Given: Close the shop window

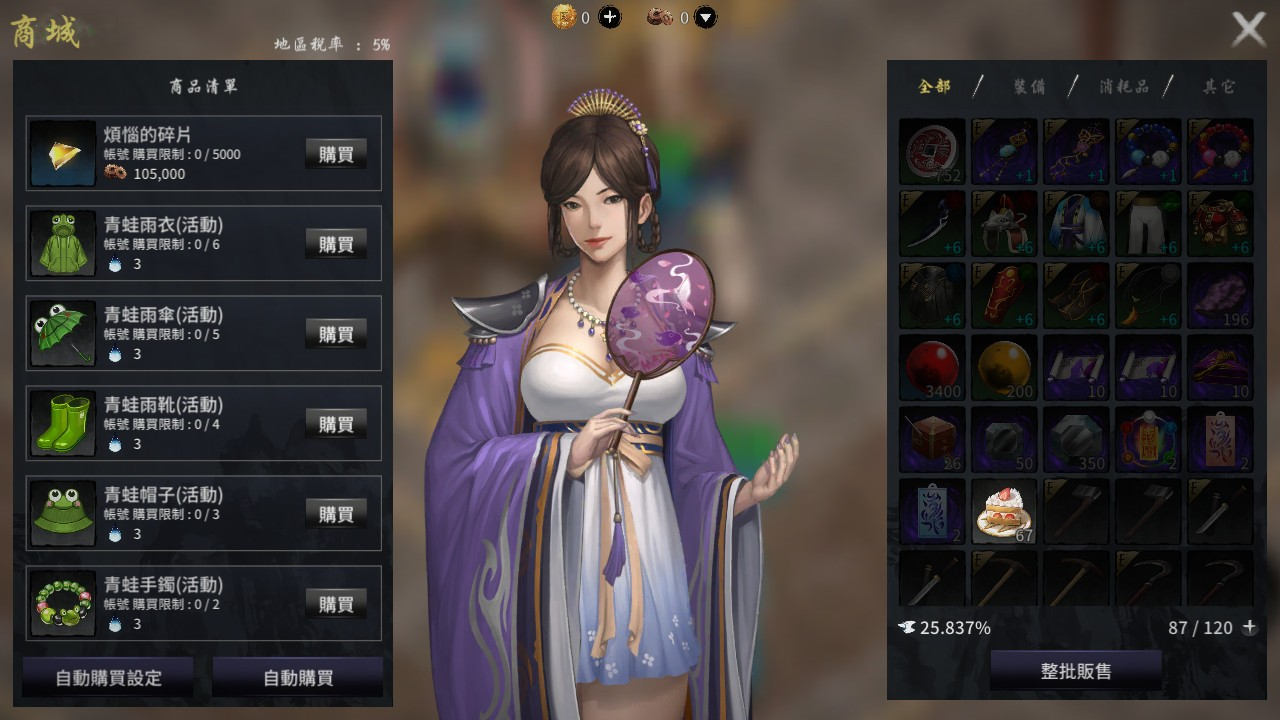Looking at the screenshot, I should click(x=1248, y=29).
